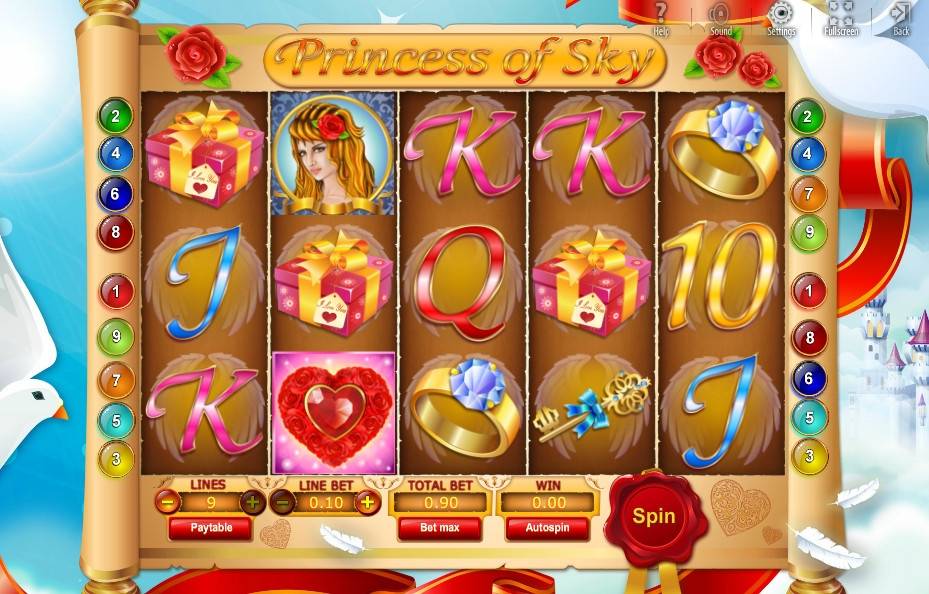This screenshot has height=594, width=929.
Task: Switch to Fullscreen mode
Action: point(841,16)
